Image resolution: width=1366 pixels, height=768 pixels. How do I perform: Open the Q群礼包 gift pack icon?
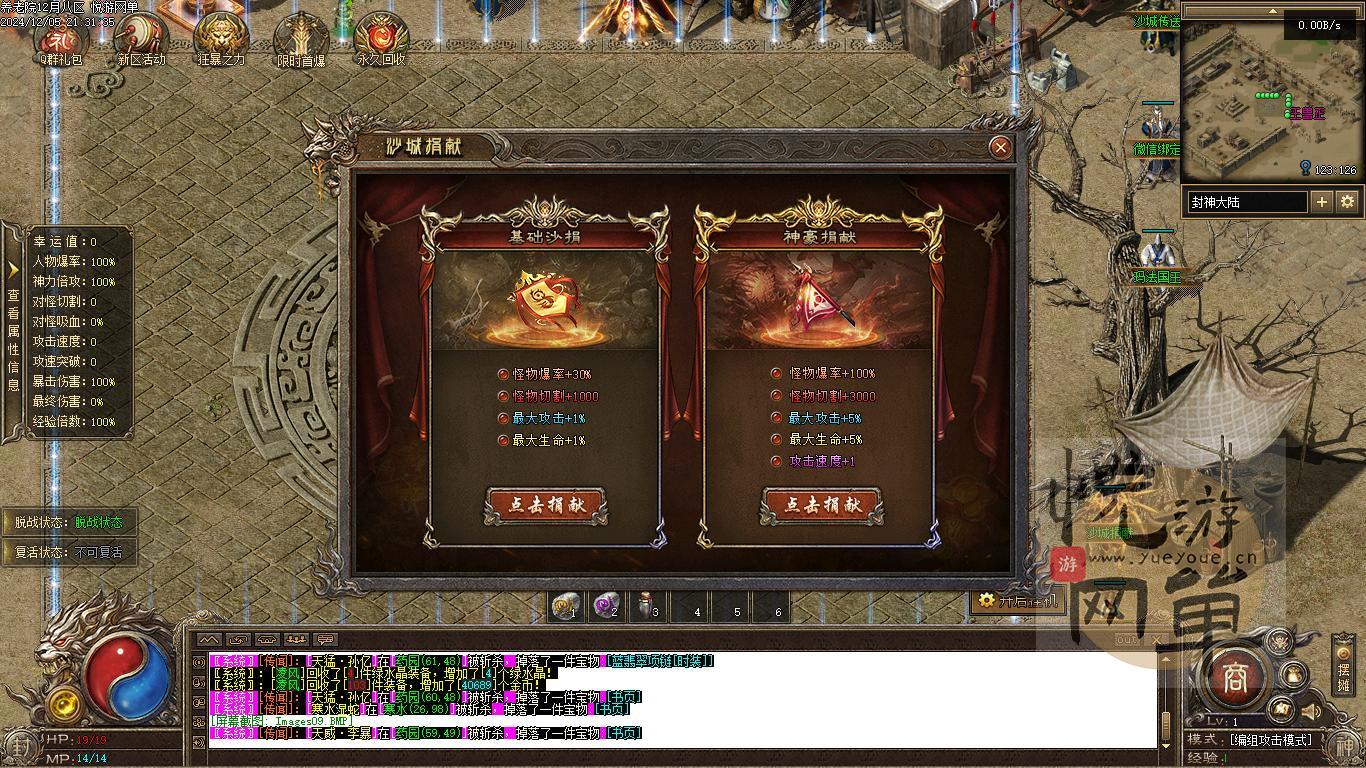(x=62, y=40)
